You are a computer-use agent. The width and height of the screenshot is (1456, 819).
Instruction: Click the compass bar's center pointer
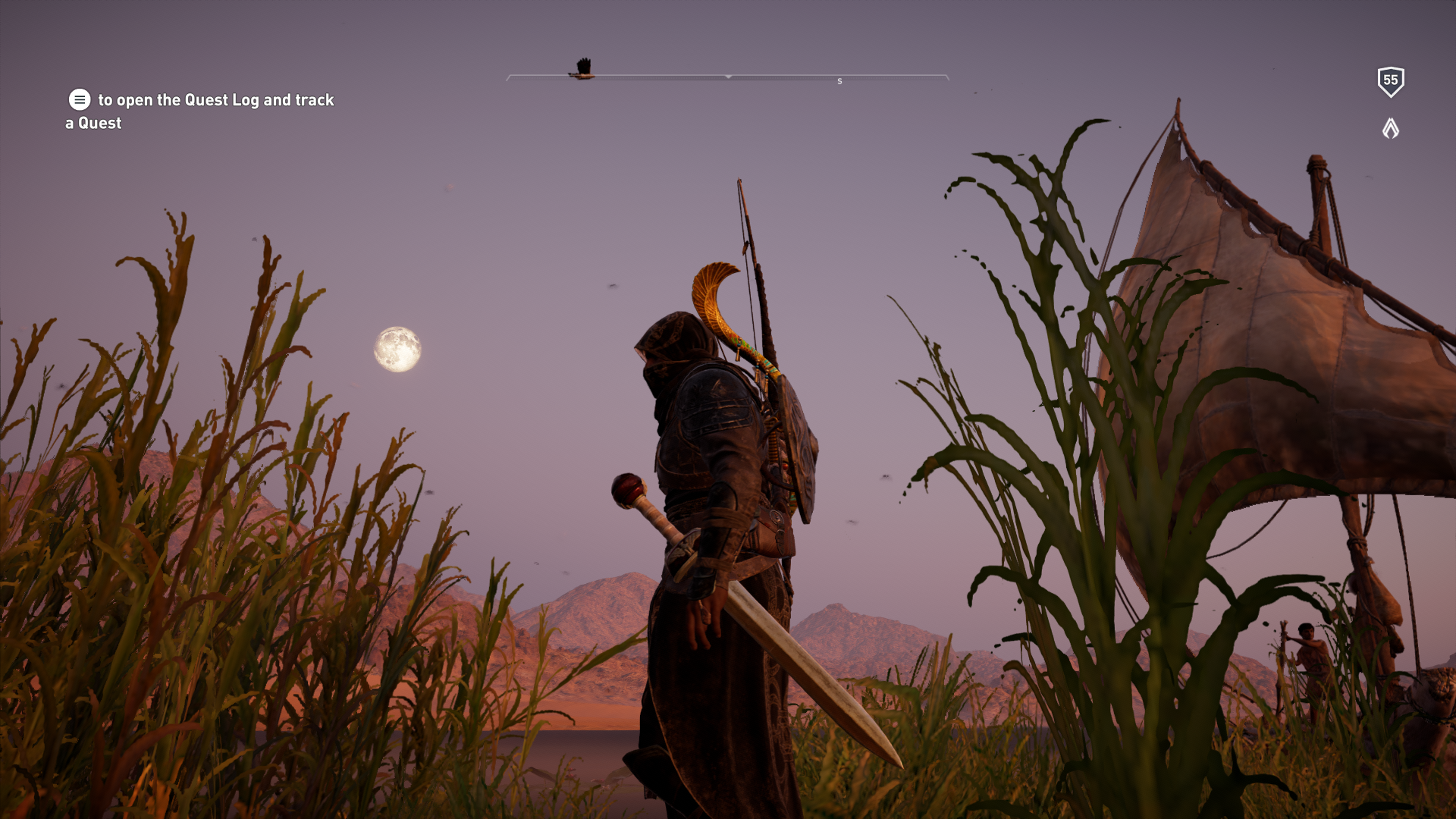728,77
